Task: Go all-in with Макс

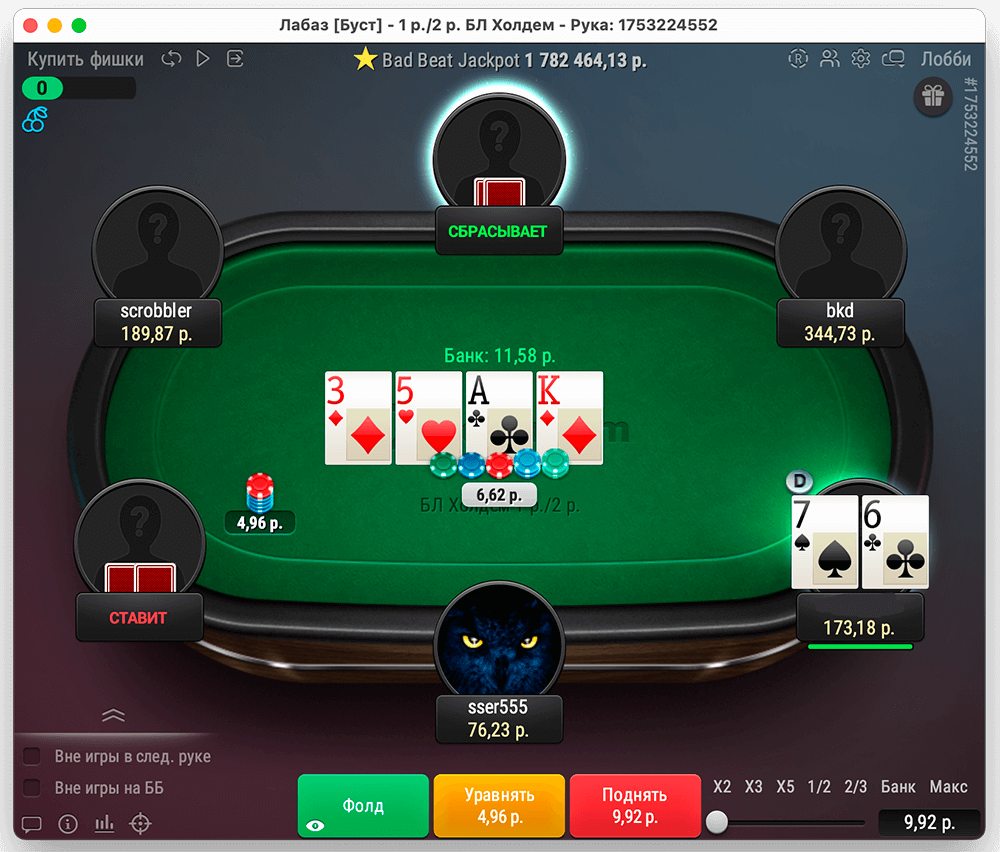Action: click(948, 787)
